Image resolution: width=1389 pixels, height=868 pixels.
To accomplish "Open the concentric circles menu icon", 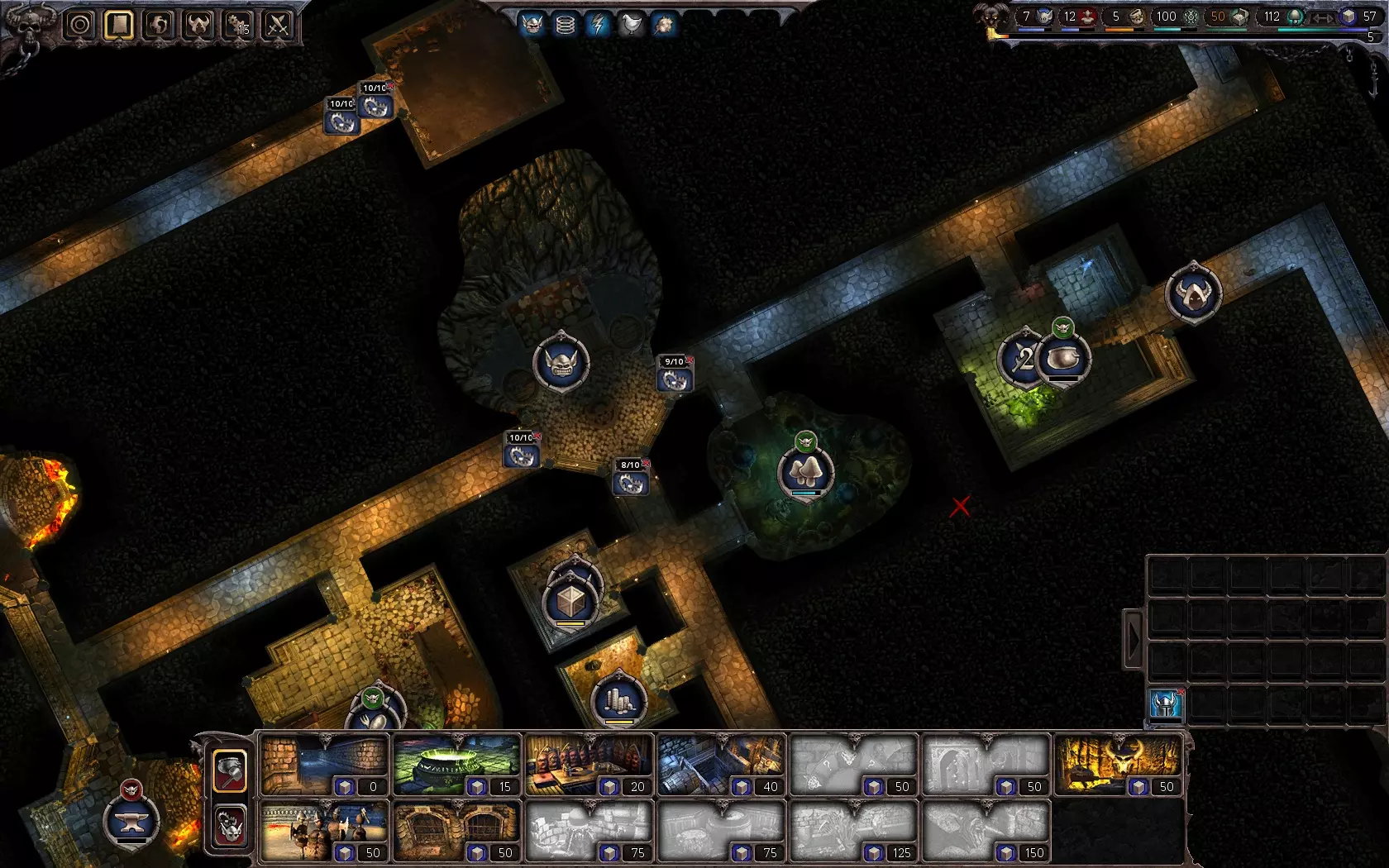I will point(80,25).
